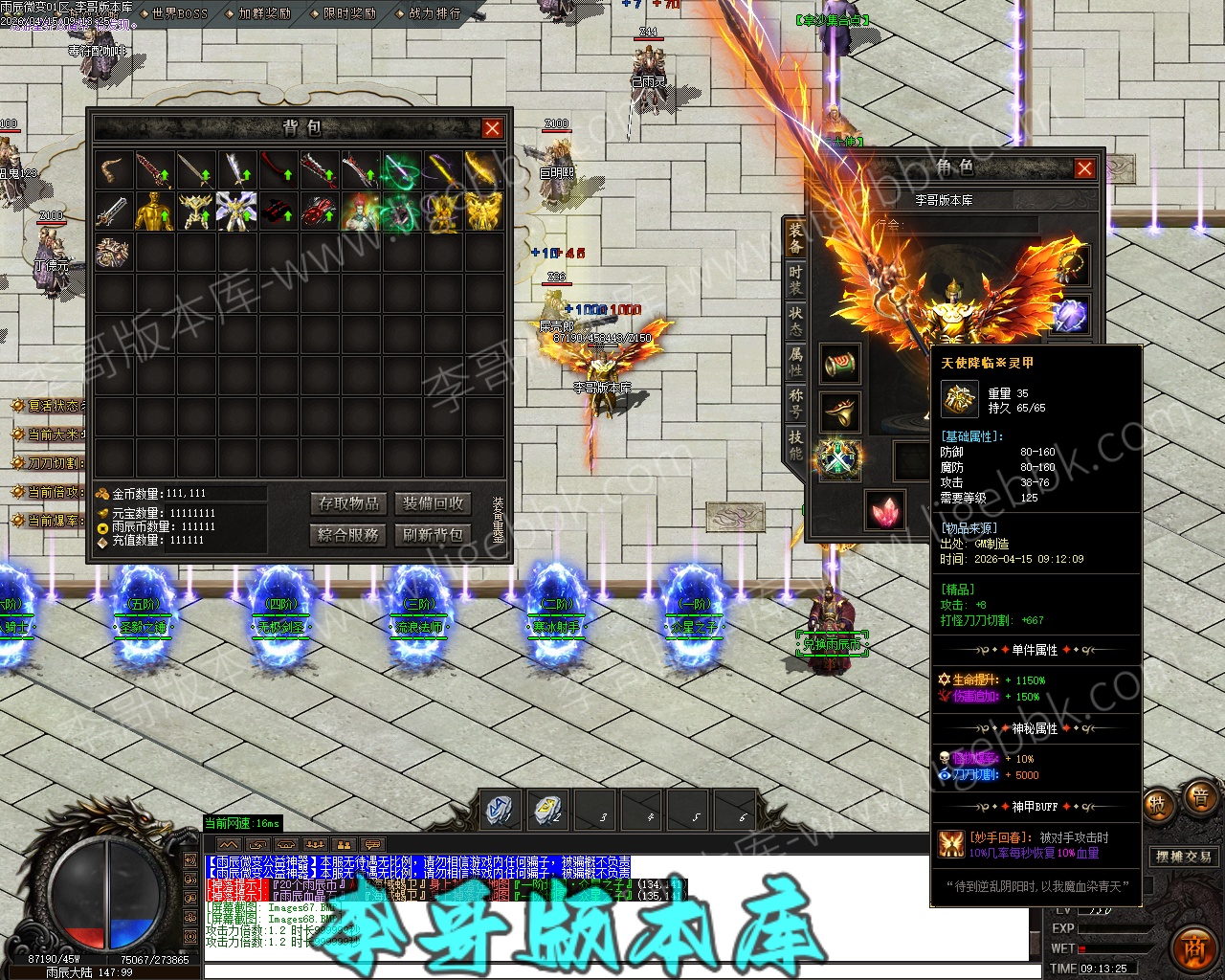
Task: Click the 存取物品 button
Action: tap(349, 503)
